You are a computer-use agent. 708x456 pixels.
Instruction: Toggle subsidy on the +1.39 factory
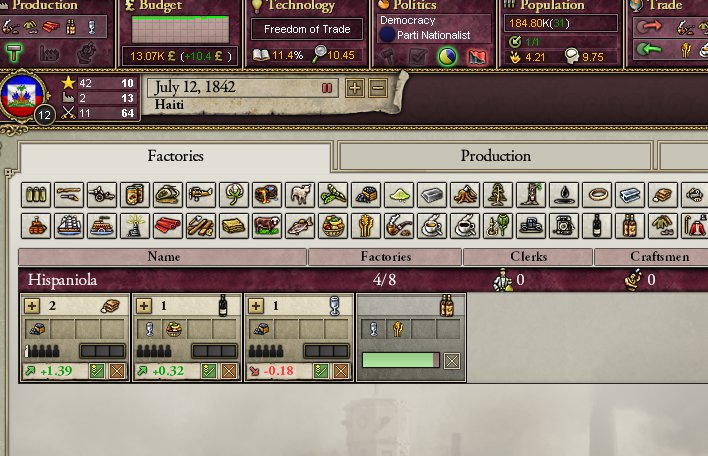pos(98,371)
